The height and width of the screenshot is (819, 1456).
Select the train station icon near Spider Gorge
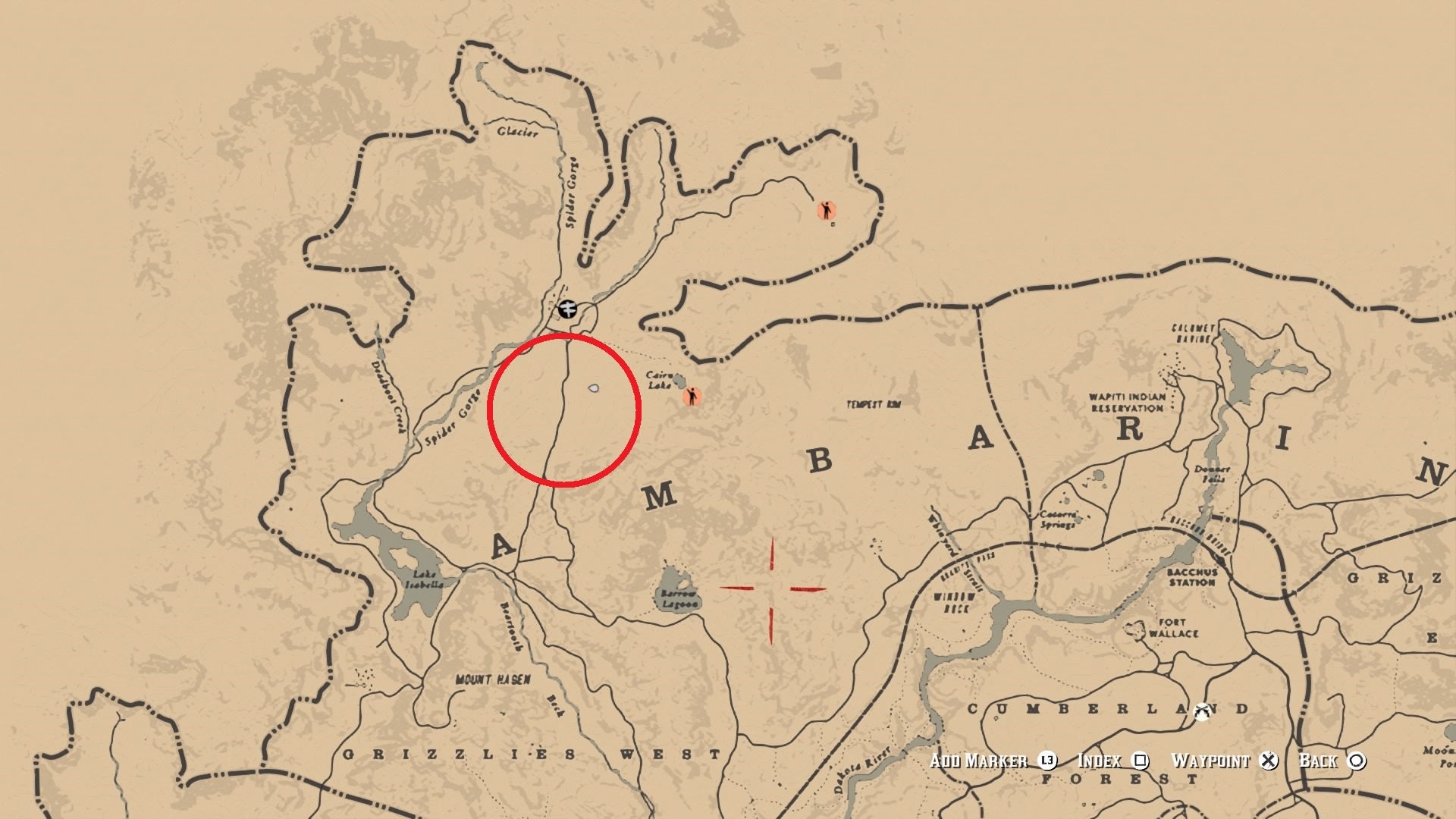[568, 309]
